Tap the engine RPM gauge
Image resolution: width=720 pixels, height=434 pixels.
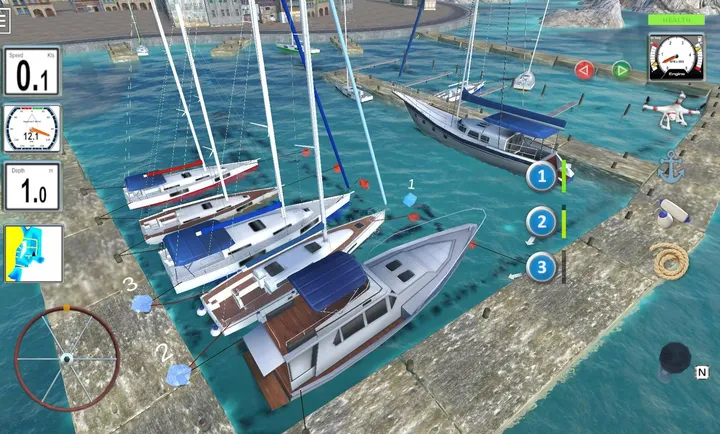[676, 56]
